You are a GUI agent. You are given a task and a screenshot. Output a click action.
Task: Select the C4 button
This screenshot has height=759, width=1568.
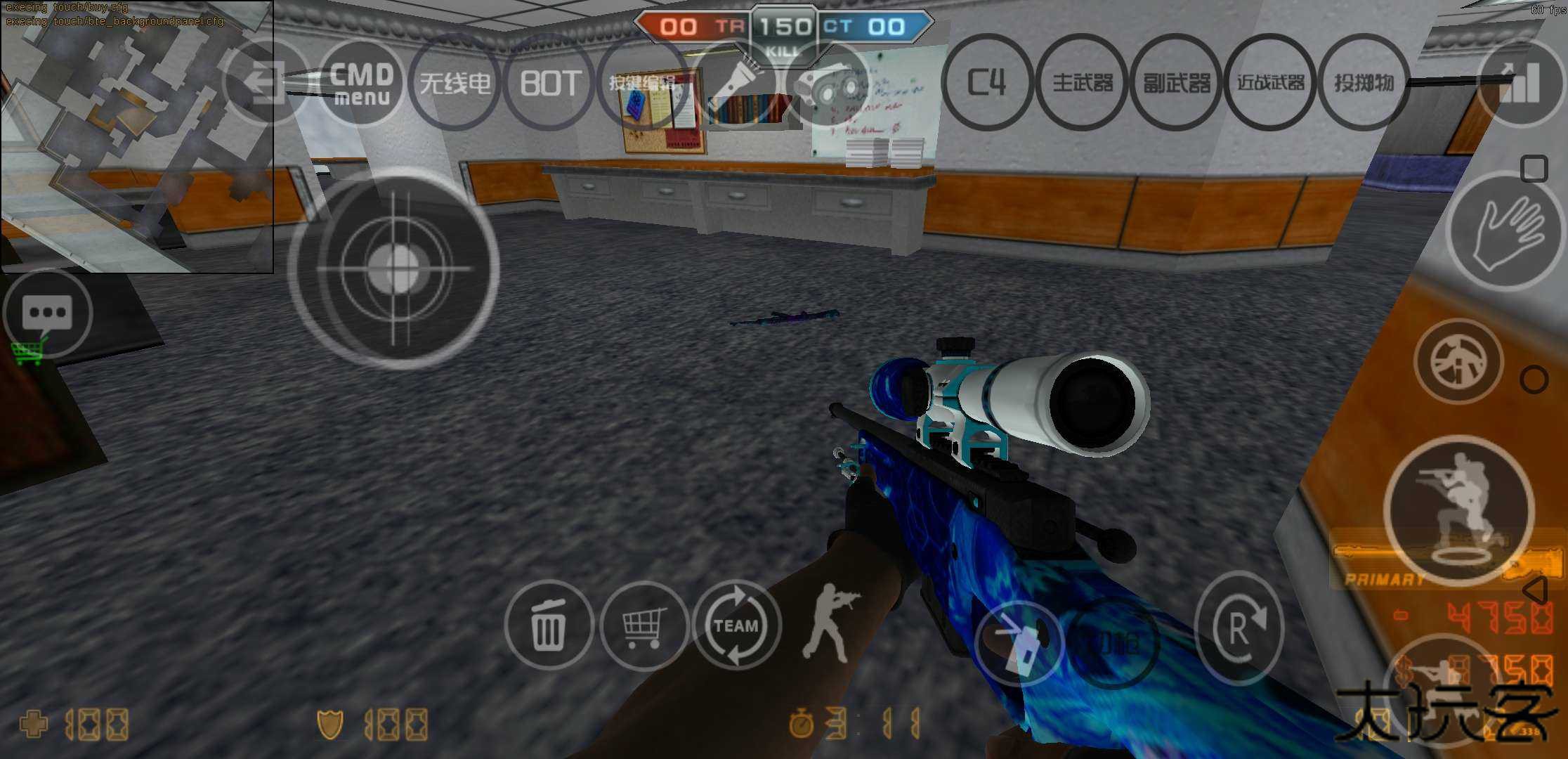(x=987, y=83)
